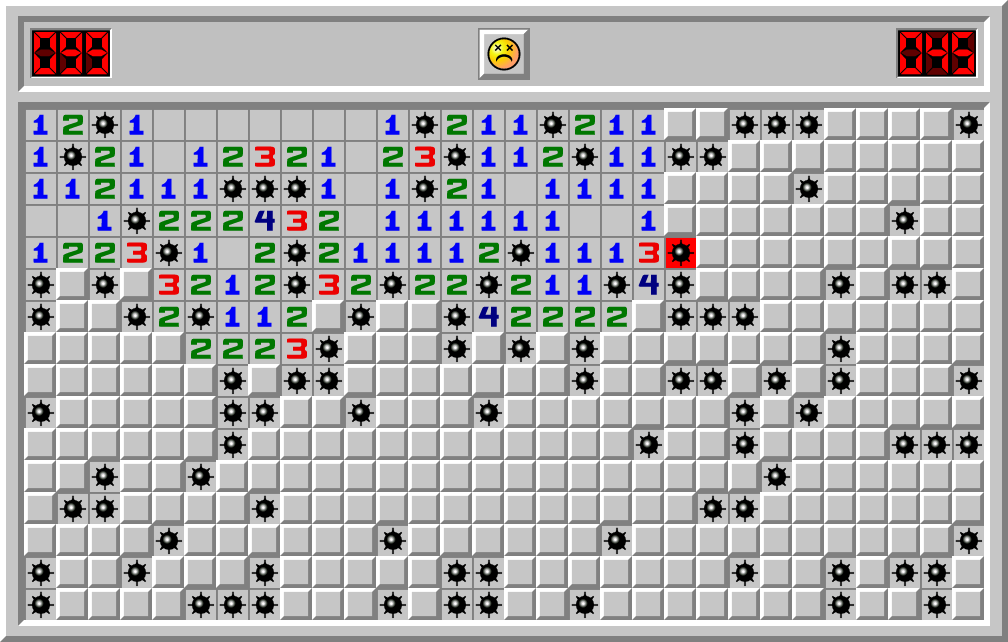Click the dead smiley face reset button
The image size is (1008, 642).
tap(503, 53)
